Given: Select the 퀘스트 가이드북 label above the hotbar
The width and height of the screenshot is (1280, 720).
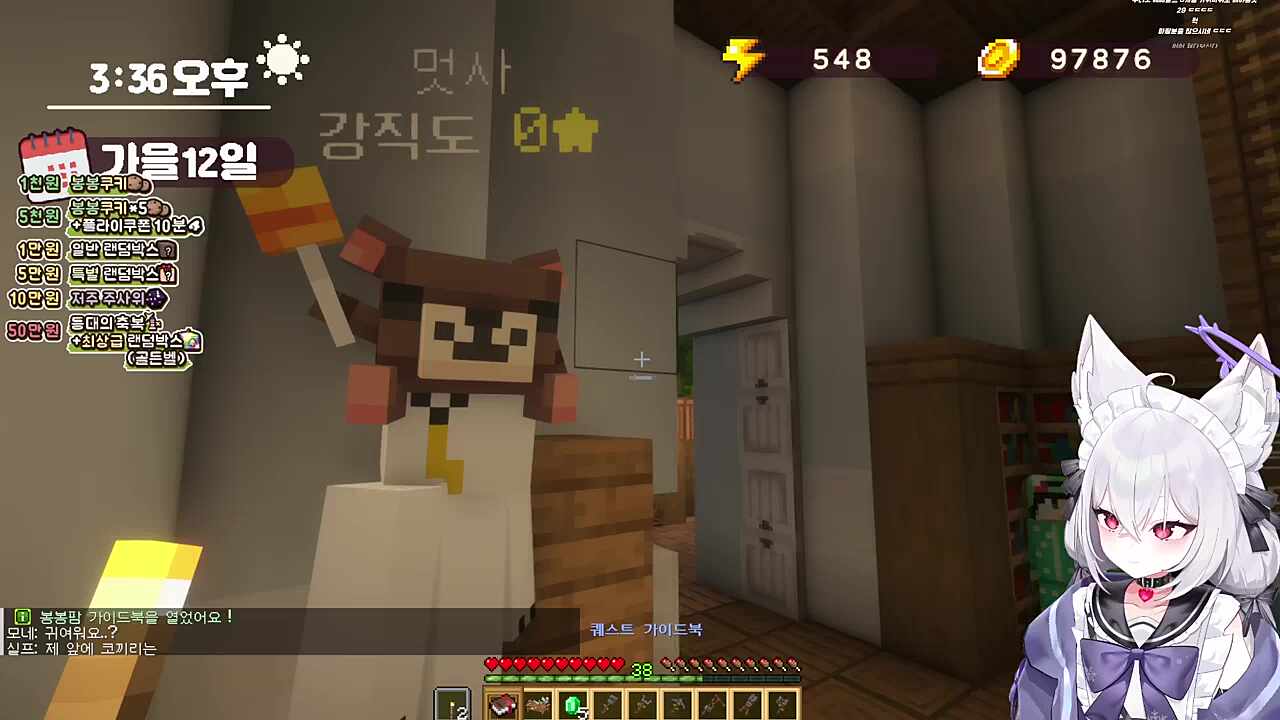Looking at the screenshot, I should (645, 629).
